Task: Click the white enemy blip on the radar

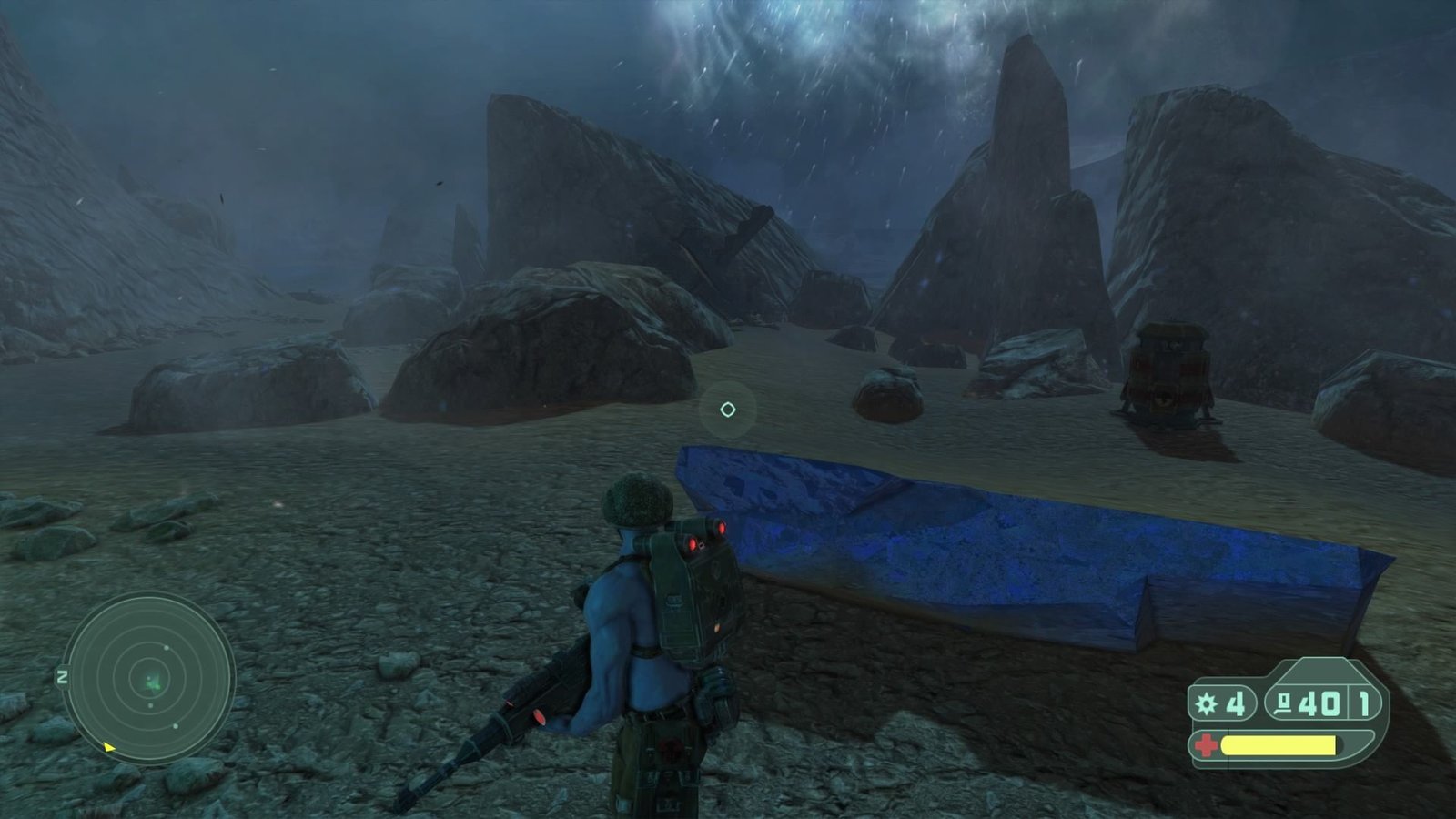Action: point(166,648)
